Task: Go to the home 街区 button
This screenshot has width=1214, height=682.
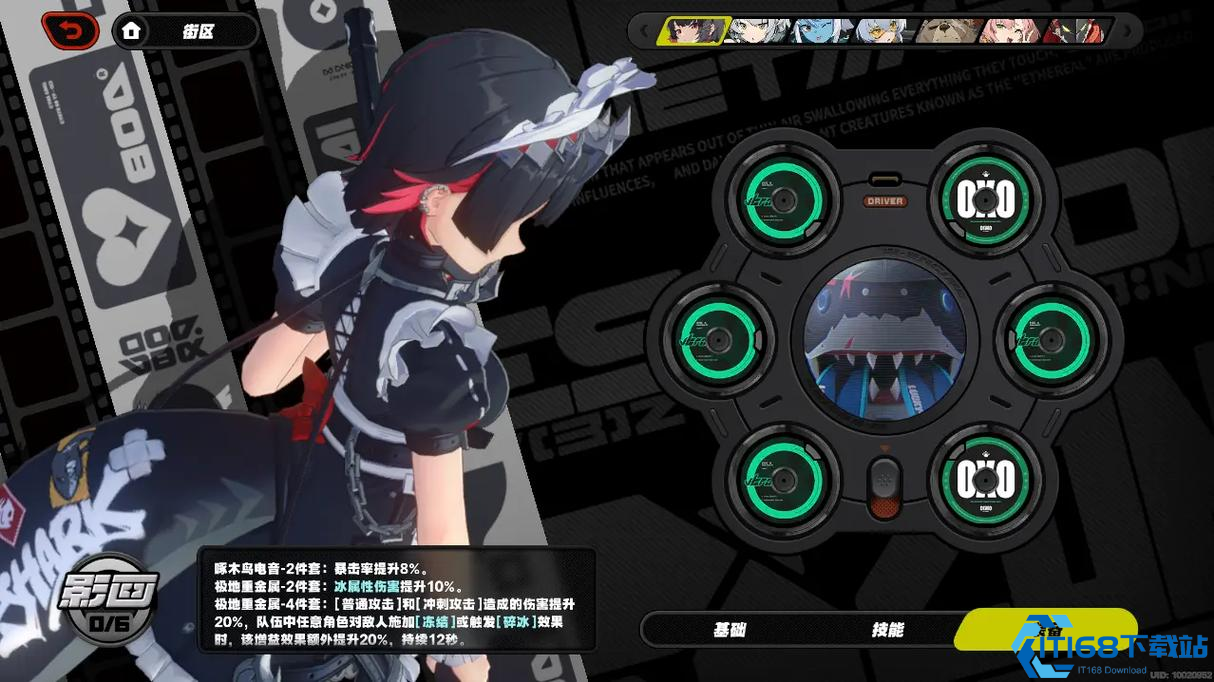Action: pyautogui.click(x=184, y=32)
